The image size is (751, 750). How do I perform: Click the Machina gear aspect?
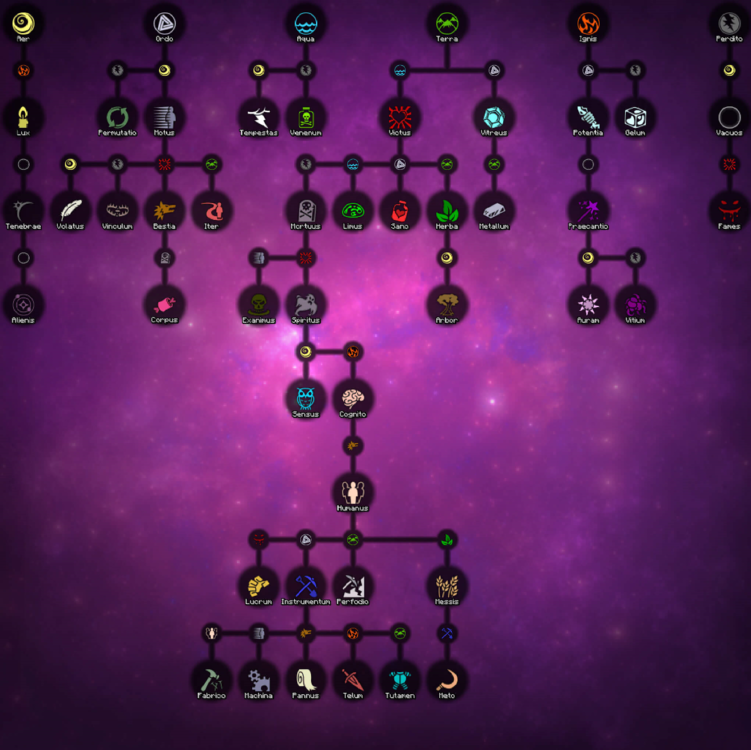(x=258, y=679)
